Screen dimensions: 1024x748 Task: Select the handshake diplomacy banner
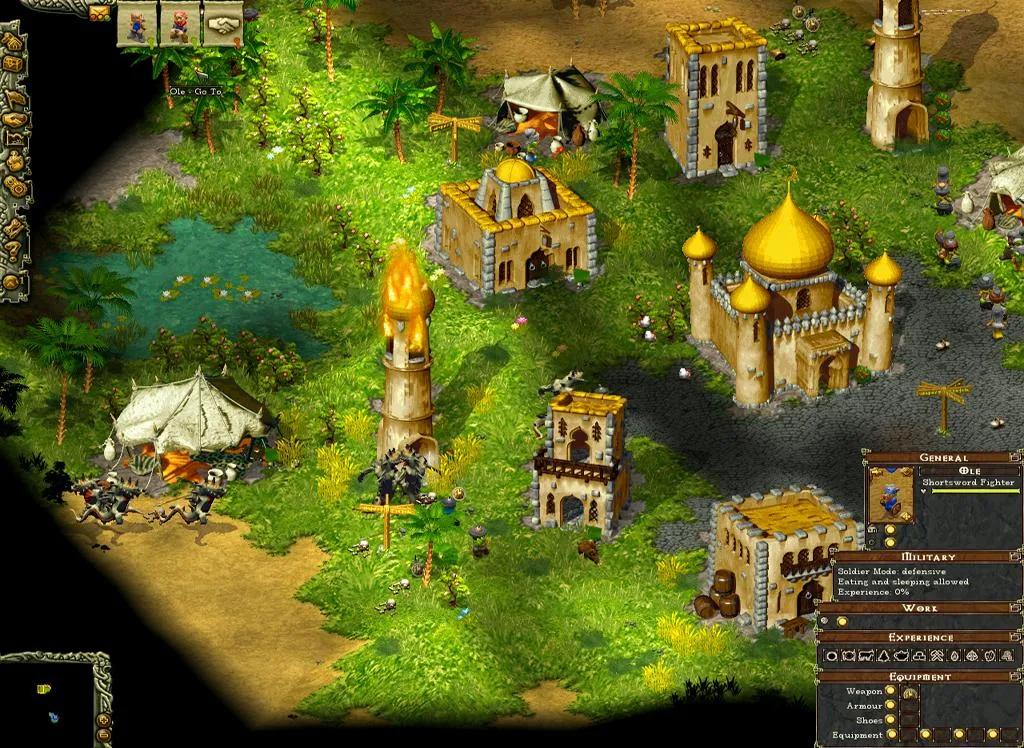point(223,24)
